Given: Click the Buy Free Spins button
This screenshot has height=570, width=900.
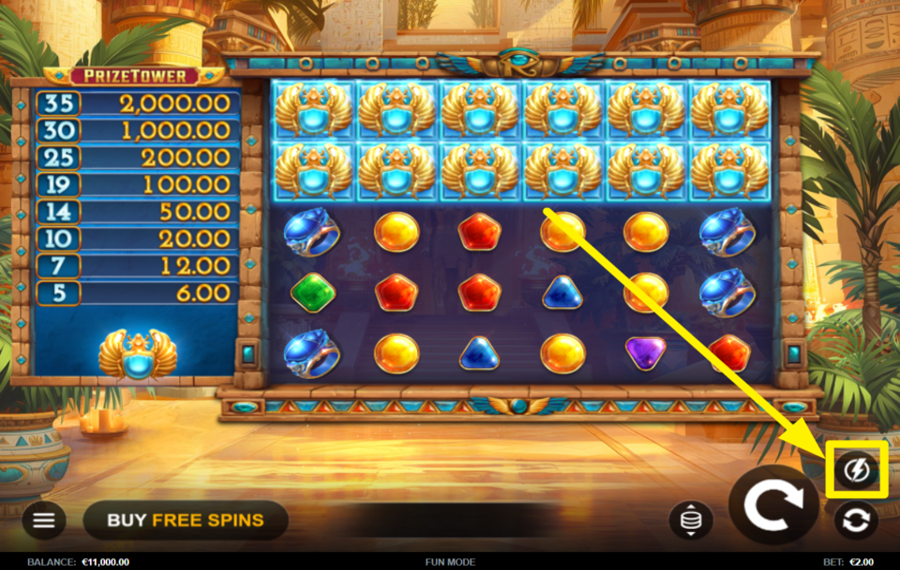Looking at the screenshot, I should pyautogui.click(x=185, y=520).
